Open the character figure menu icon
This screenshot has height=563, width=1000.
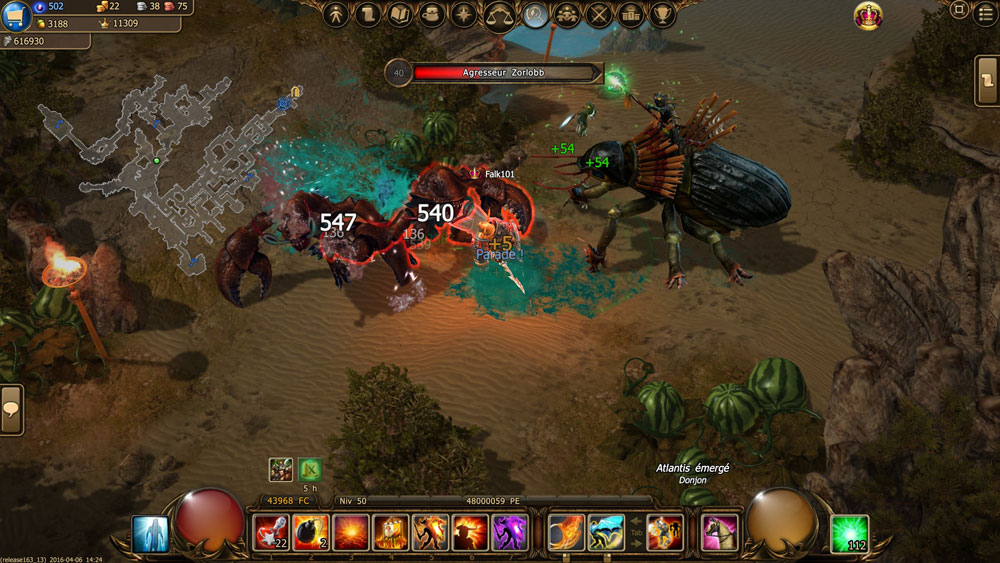[337, 15]
